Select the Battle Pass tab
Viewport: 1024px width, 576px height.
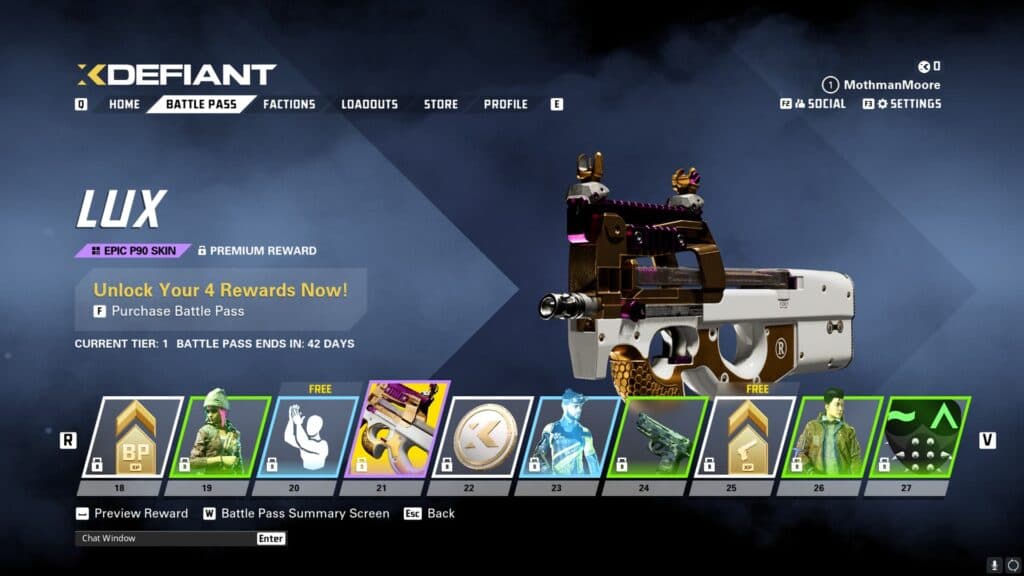pyautogui.click(x=201, y=104)
